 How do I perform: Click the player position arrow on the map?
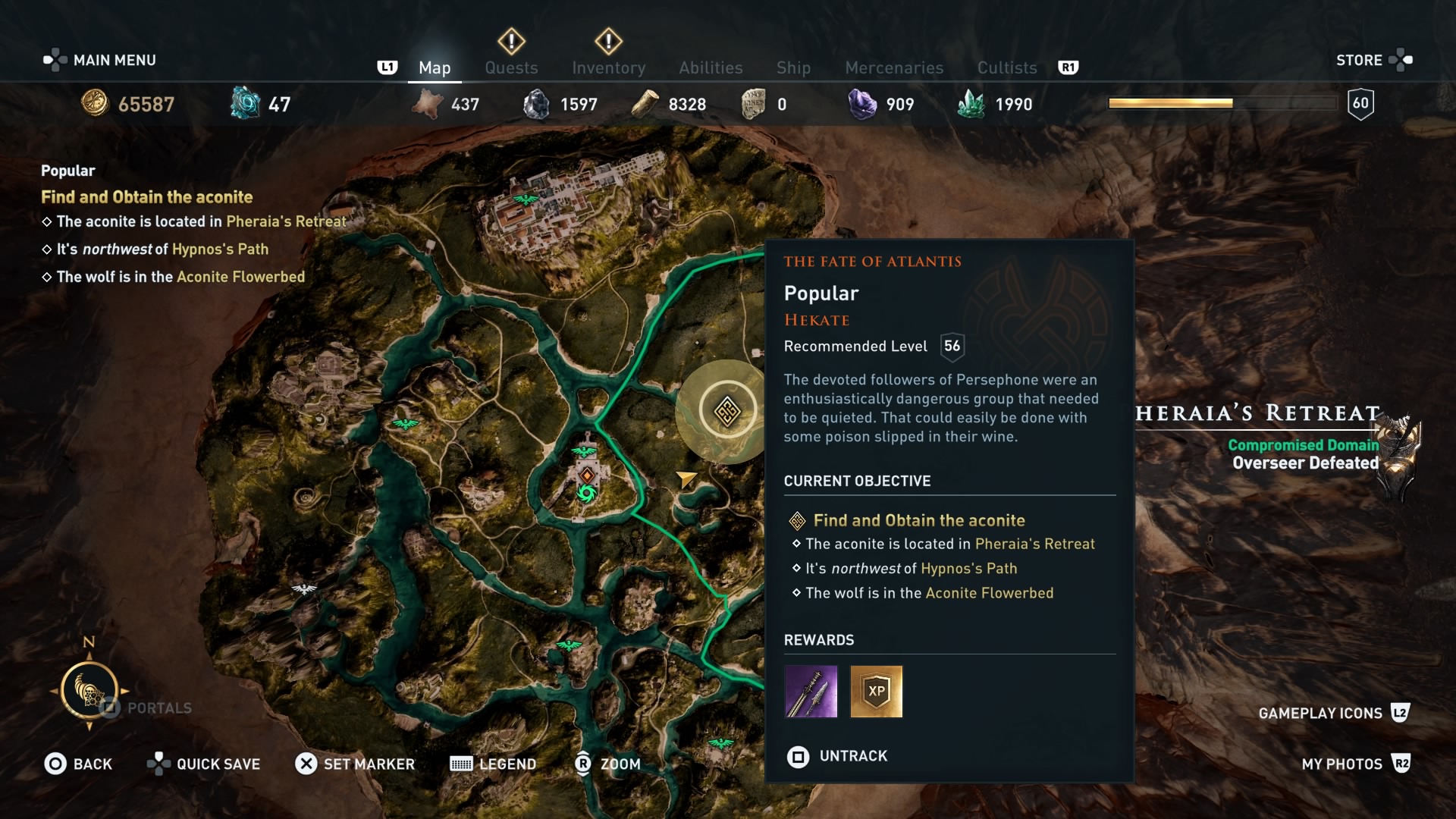point(685,479)
